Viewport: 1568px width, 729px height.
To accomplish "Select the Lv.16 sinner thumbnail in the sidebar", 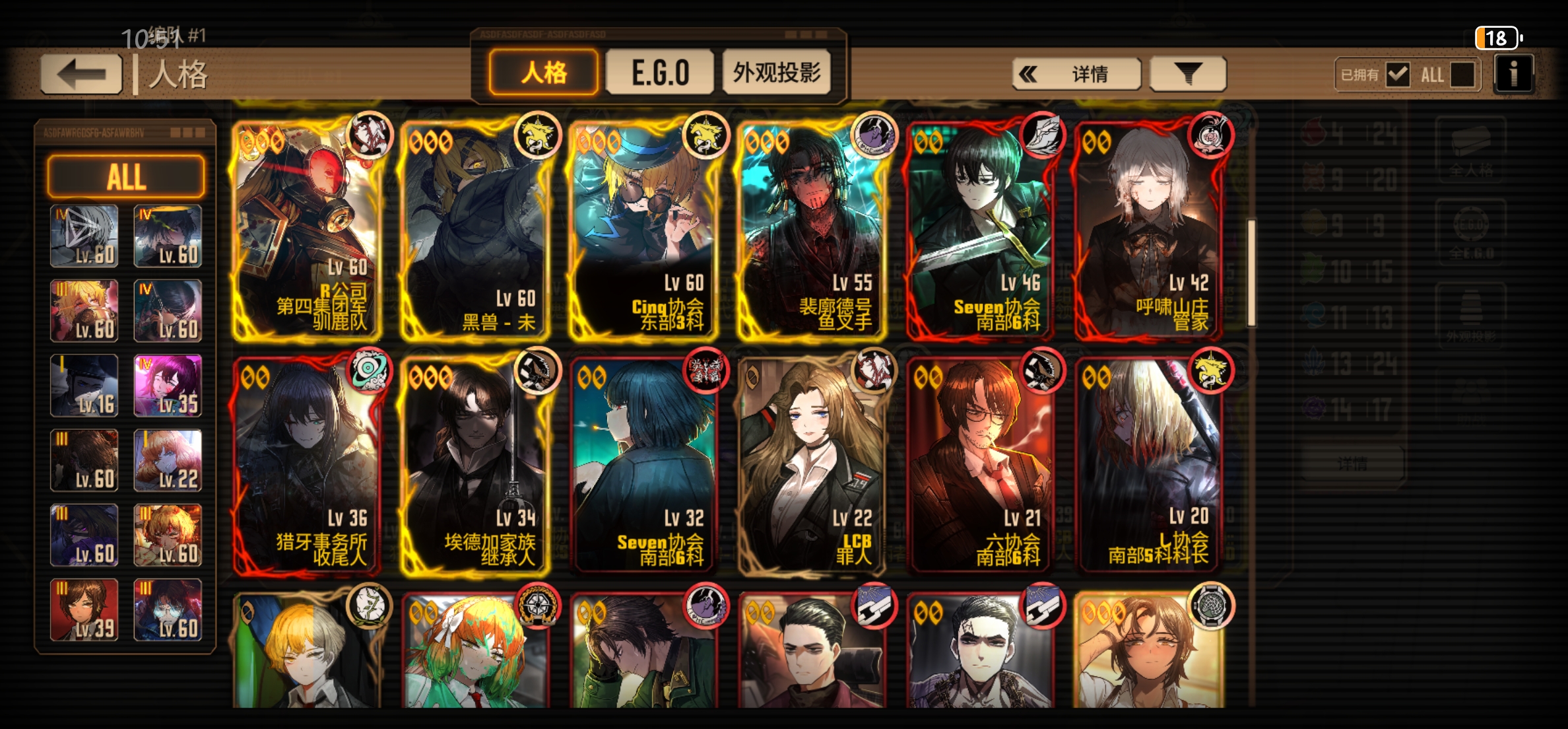I will click(84, 385).
